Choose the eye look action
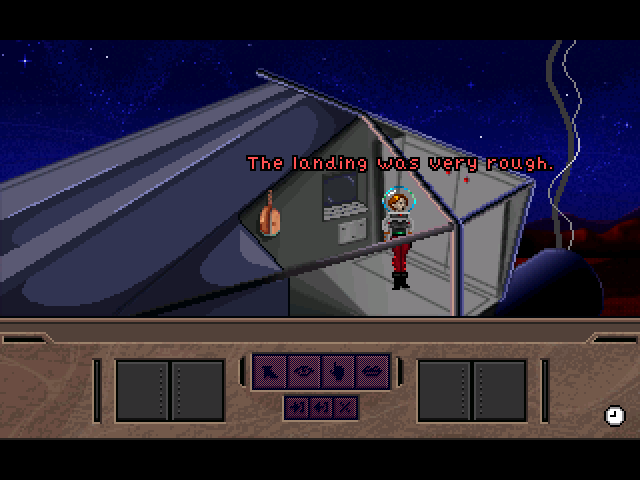Image resolution: width=640 pixels, height=480 pixels. [x=304, y=371]
